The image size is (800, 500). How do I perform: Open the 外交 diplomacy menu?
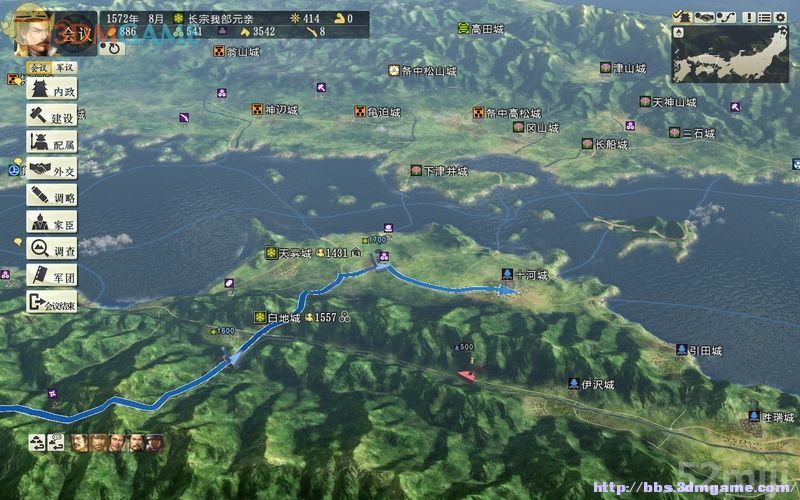coord(52,170)
